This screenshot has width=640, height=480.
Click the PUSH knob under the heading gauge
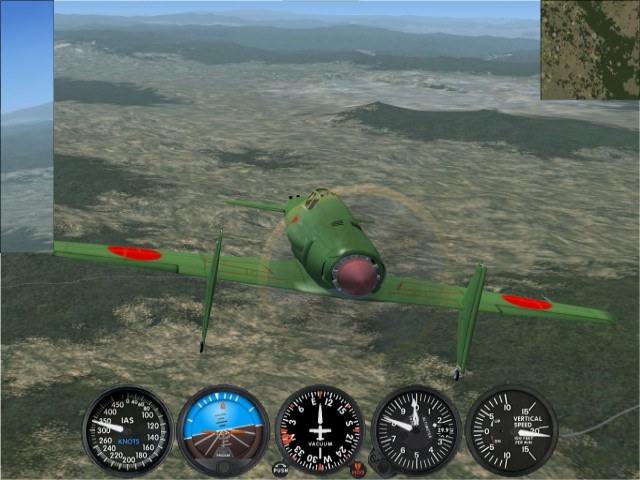(280, 469)
